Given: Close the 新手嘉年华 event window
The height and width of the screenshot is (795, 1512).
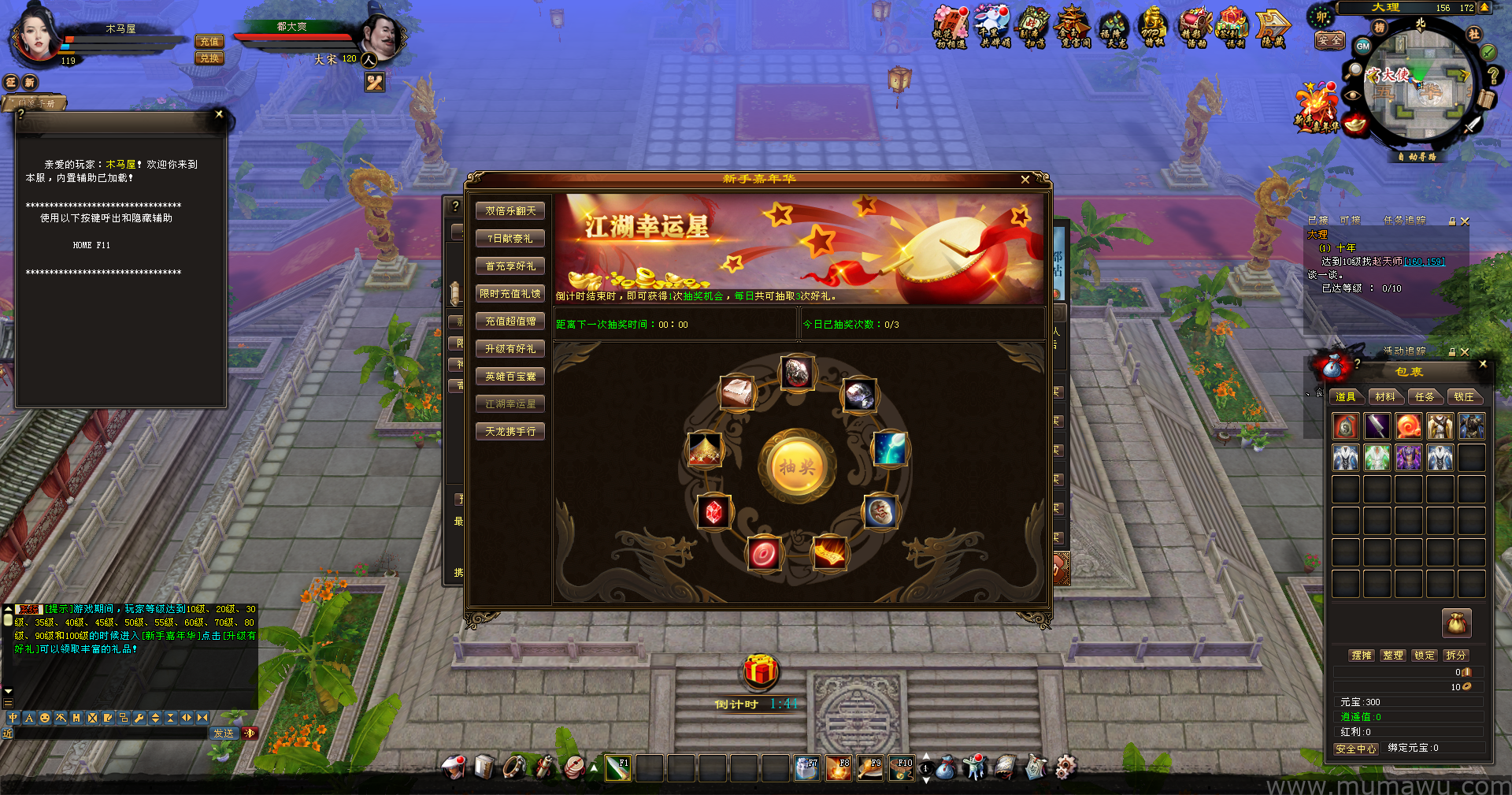Looking at the screenshot, I should click(x=1025, y=180).
